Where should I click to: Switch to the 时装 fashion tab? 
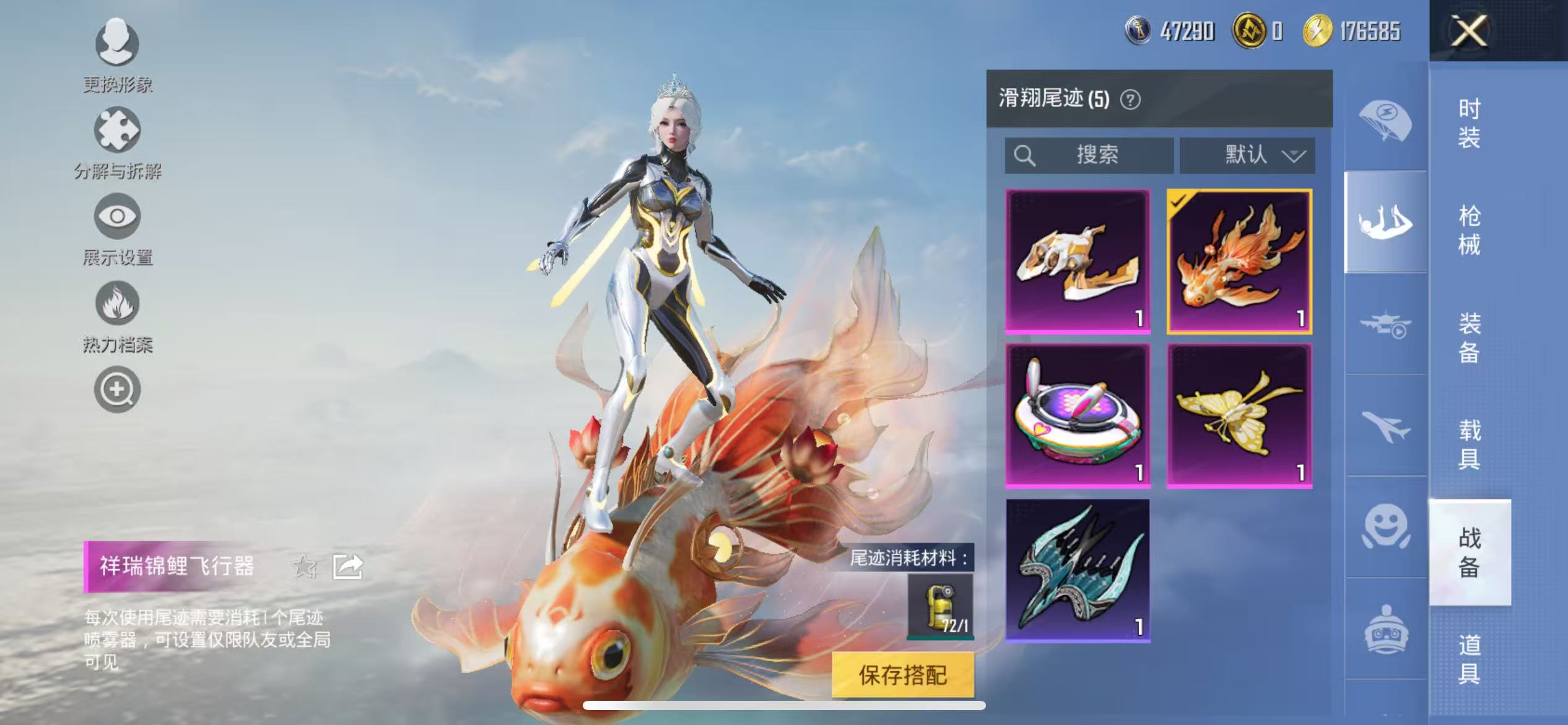(1469, 123)
